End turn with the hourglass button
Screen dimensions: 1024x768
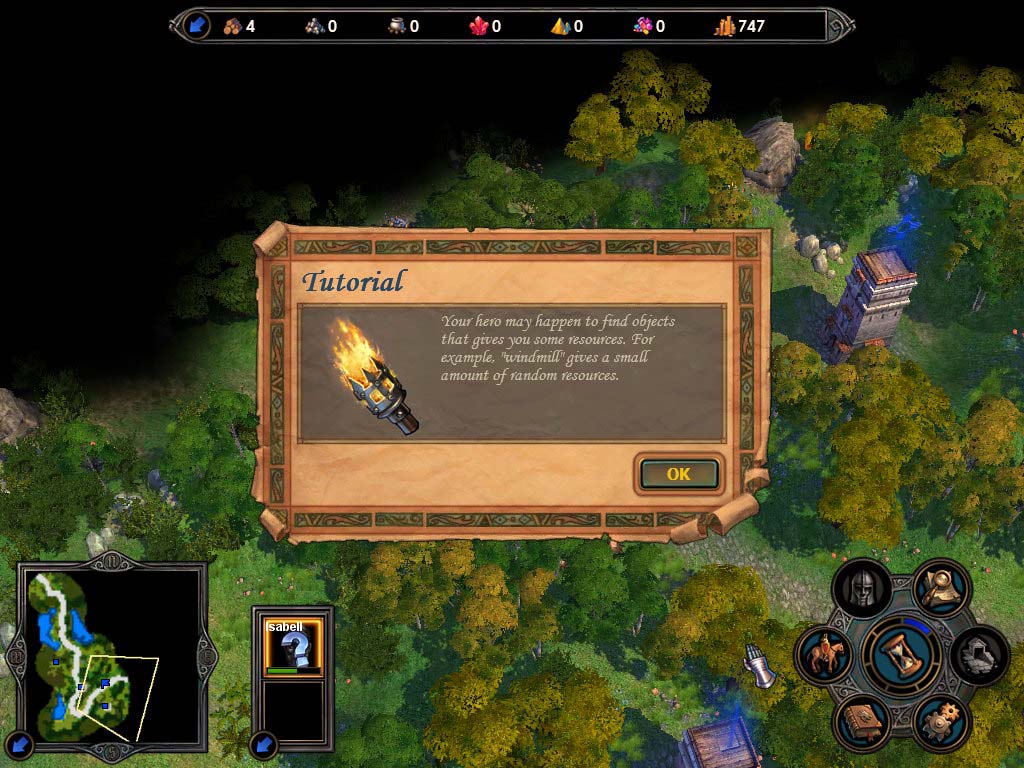[x=901, y=654]
